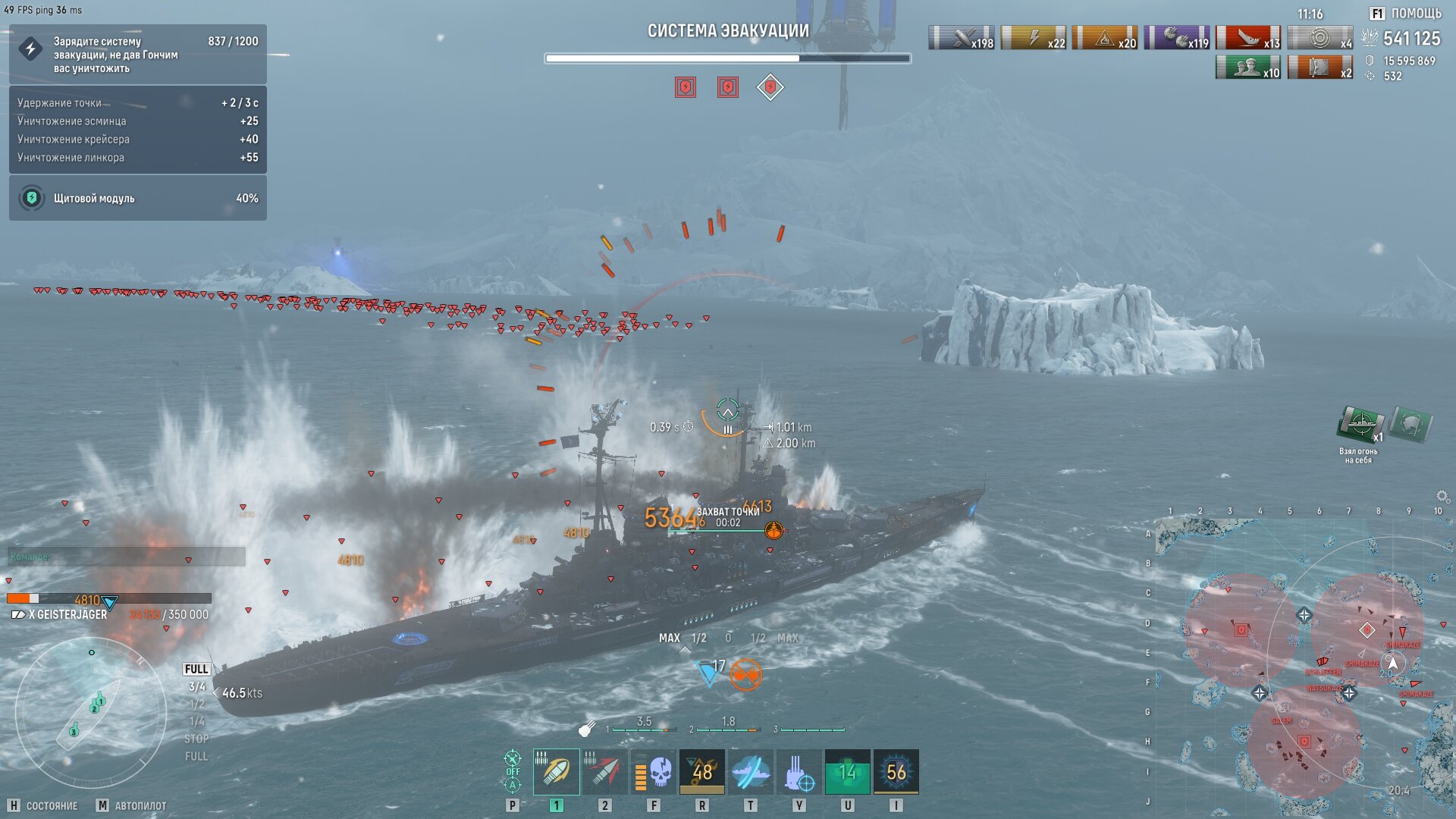Select the green cross heal consumable
Viewport: 1456px width, 819px height.
[x=848, y=772]
